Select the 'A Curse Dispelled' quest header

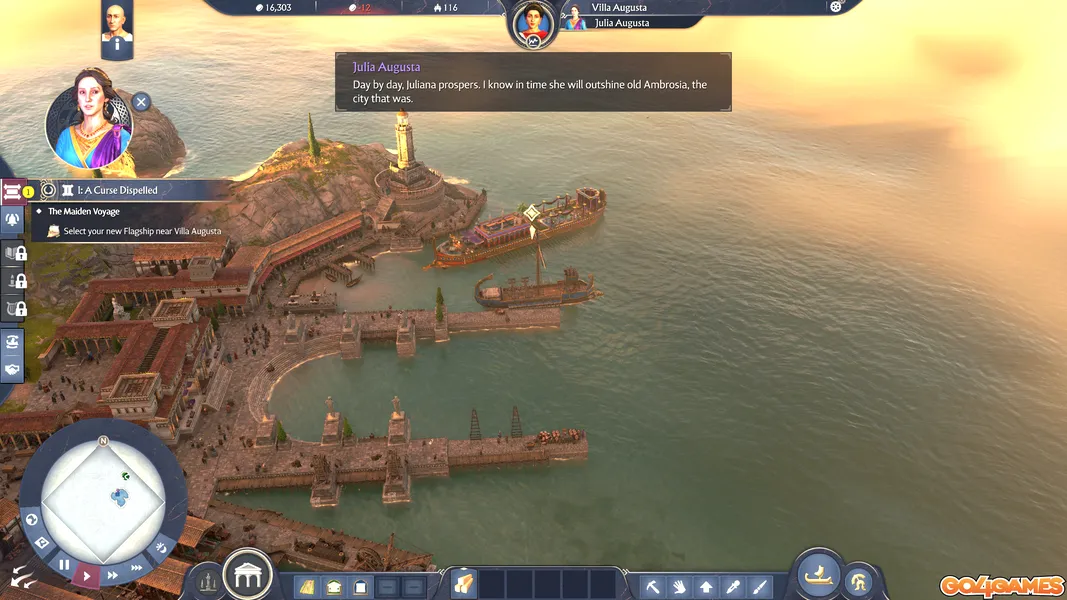pyautogui.click(x=110, y=190)
